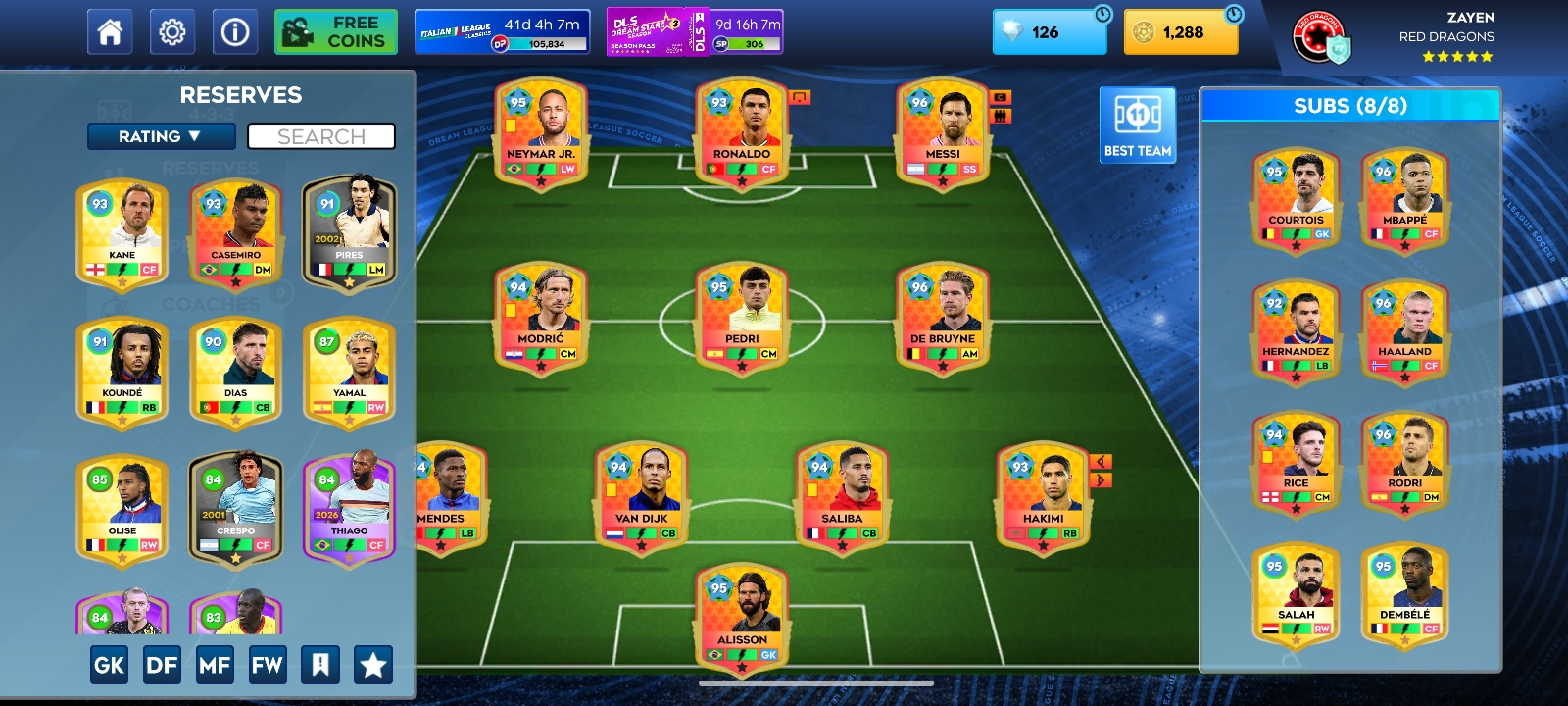Open the coins balance showing 1,288
This screenshot has height=706, width=1568.
click(x=1181, y=32)
